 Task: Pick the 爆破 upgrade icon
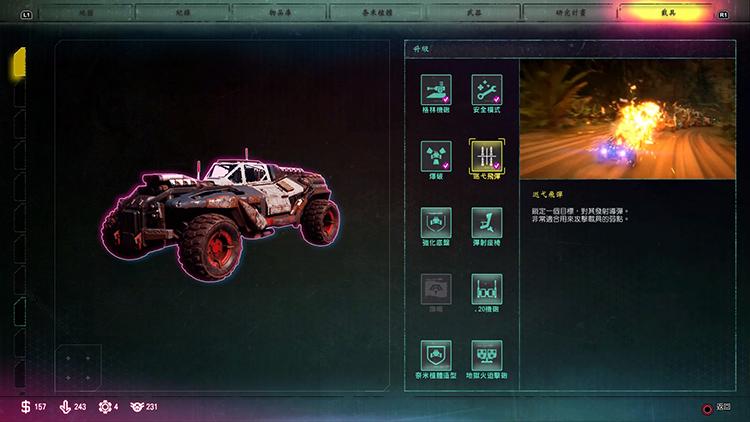436,156
